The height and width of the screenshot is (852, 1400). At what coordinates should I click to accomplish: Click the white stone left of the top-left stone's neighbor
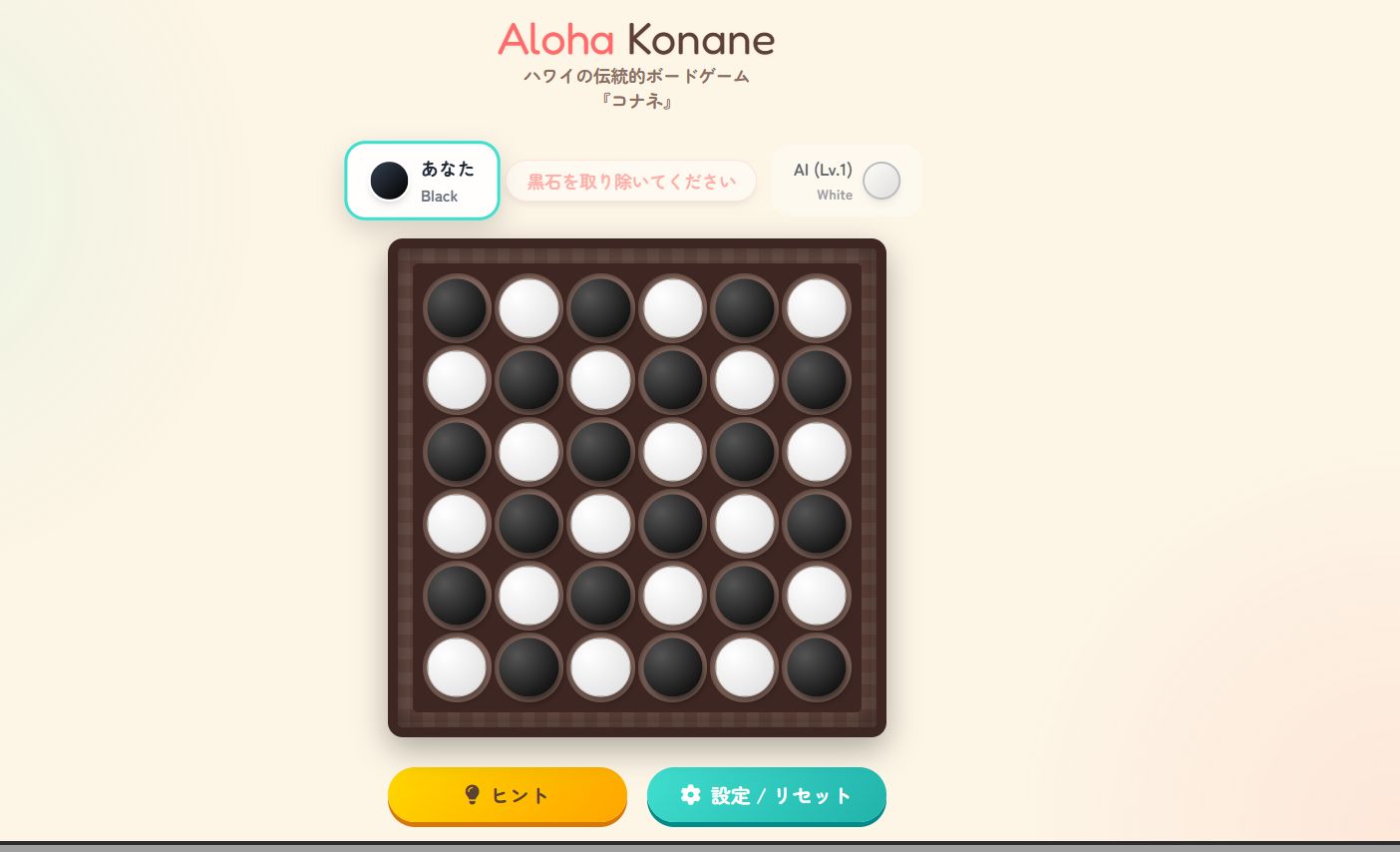528,307
